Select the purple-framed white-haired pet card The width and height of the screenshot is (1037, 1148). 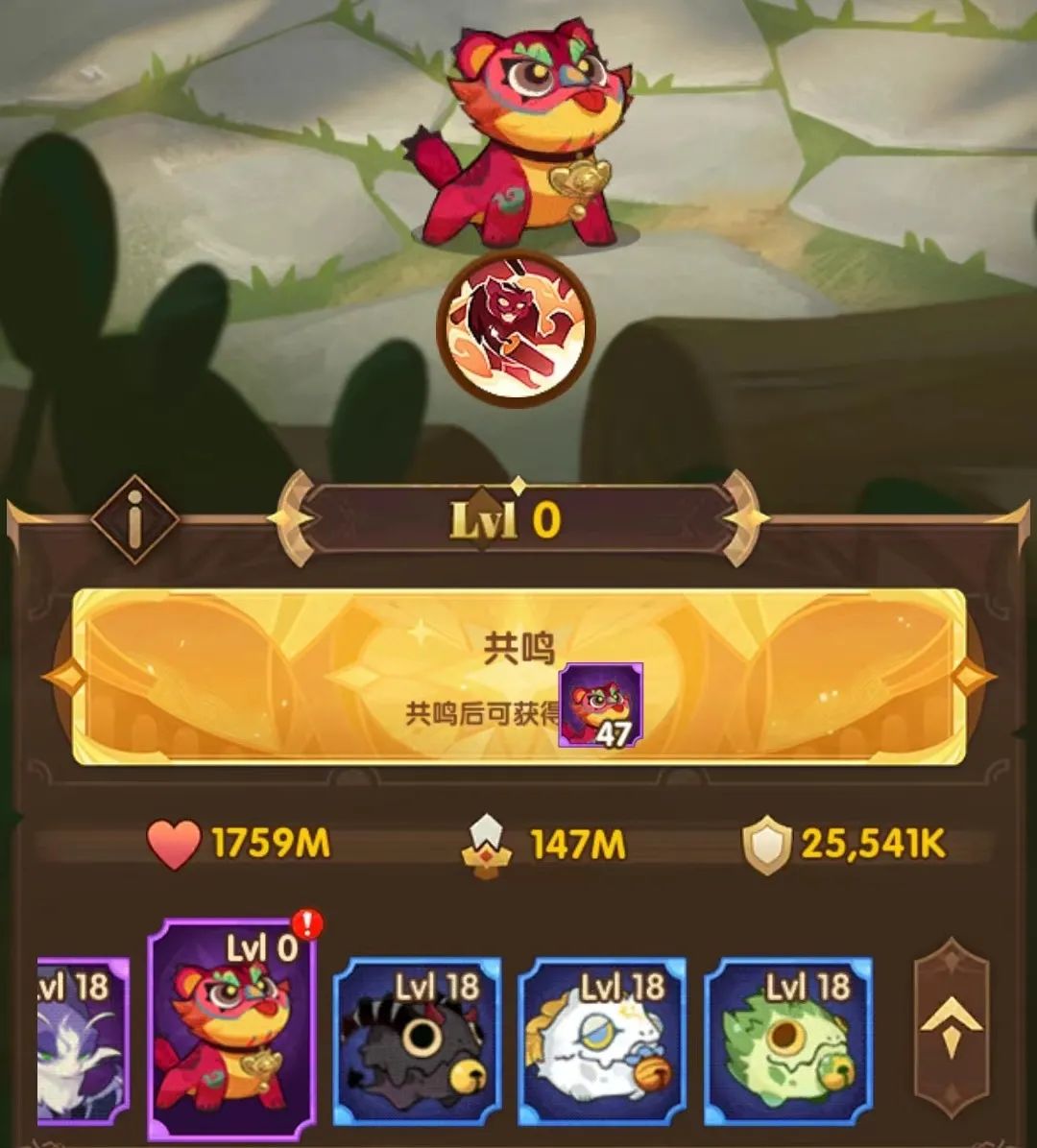click(84, 1039)
